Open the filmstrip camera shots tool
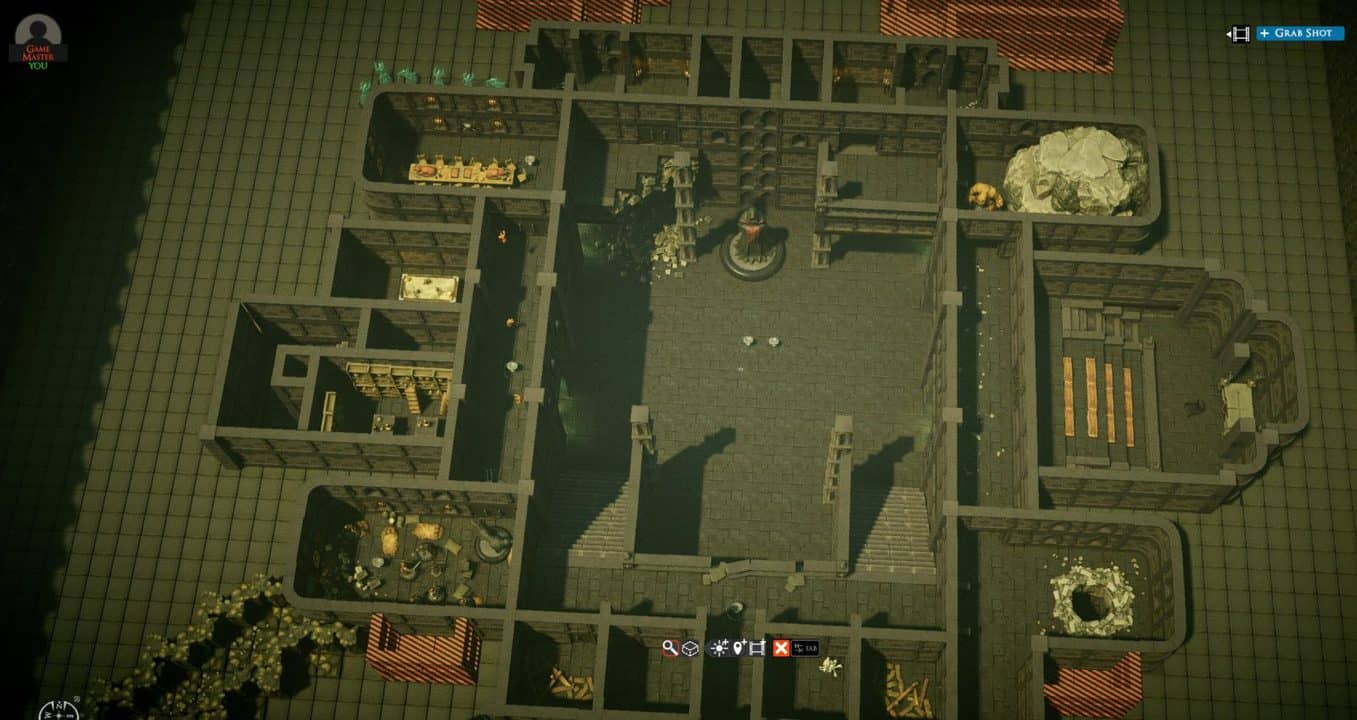Viewport: 1357px width, 720px height. point(757,648)
